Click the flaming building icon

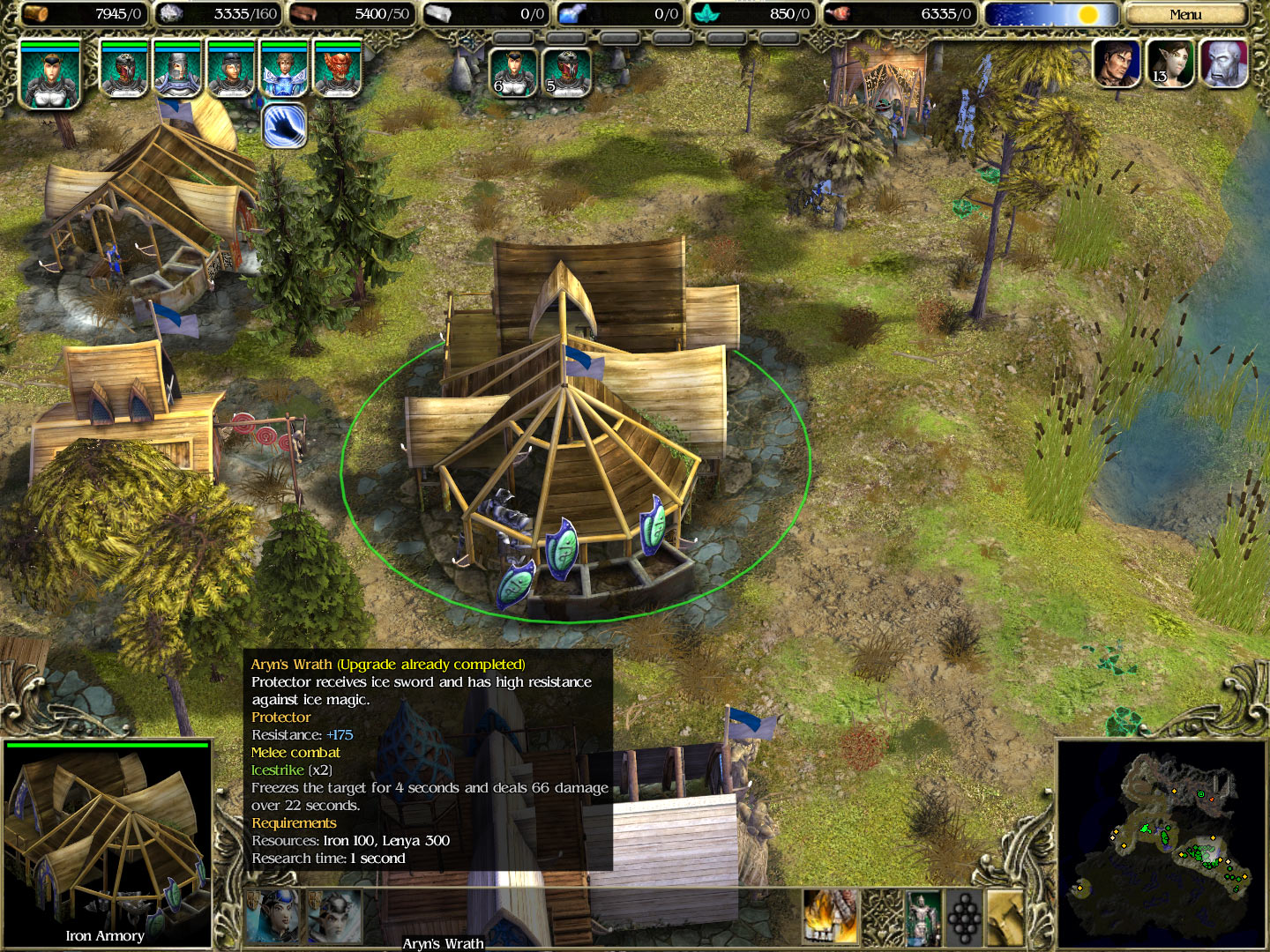pos(829,917)
